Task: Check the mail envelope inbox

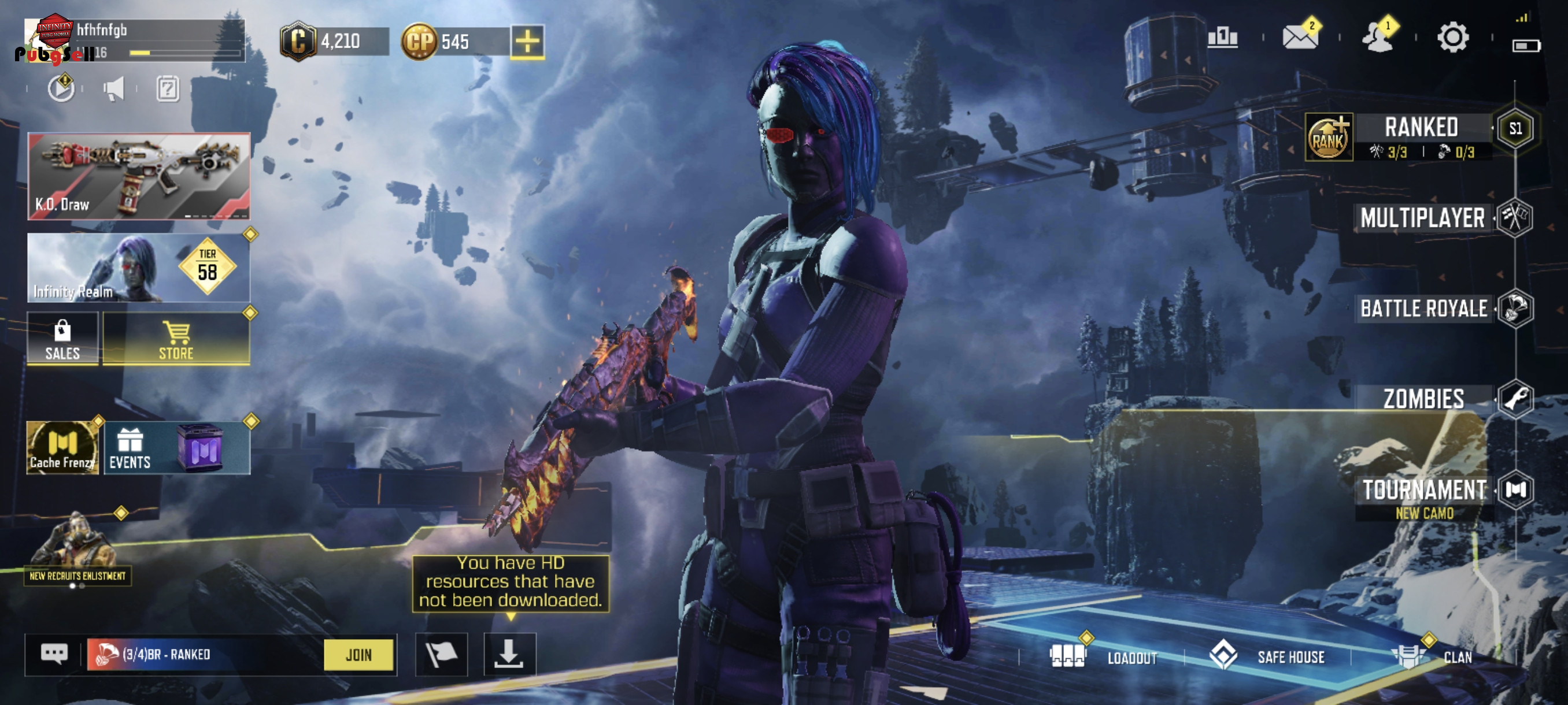Action: (1300, 37)
